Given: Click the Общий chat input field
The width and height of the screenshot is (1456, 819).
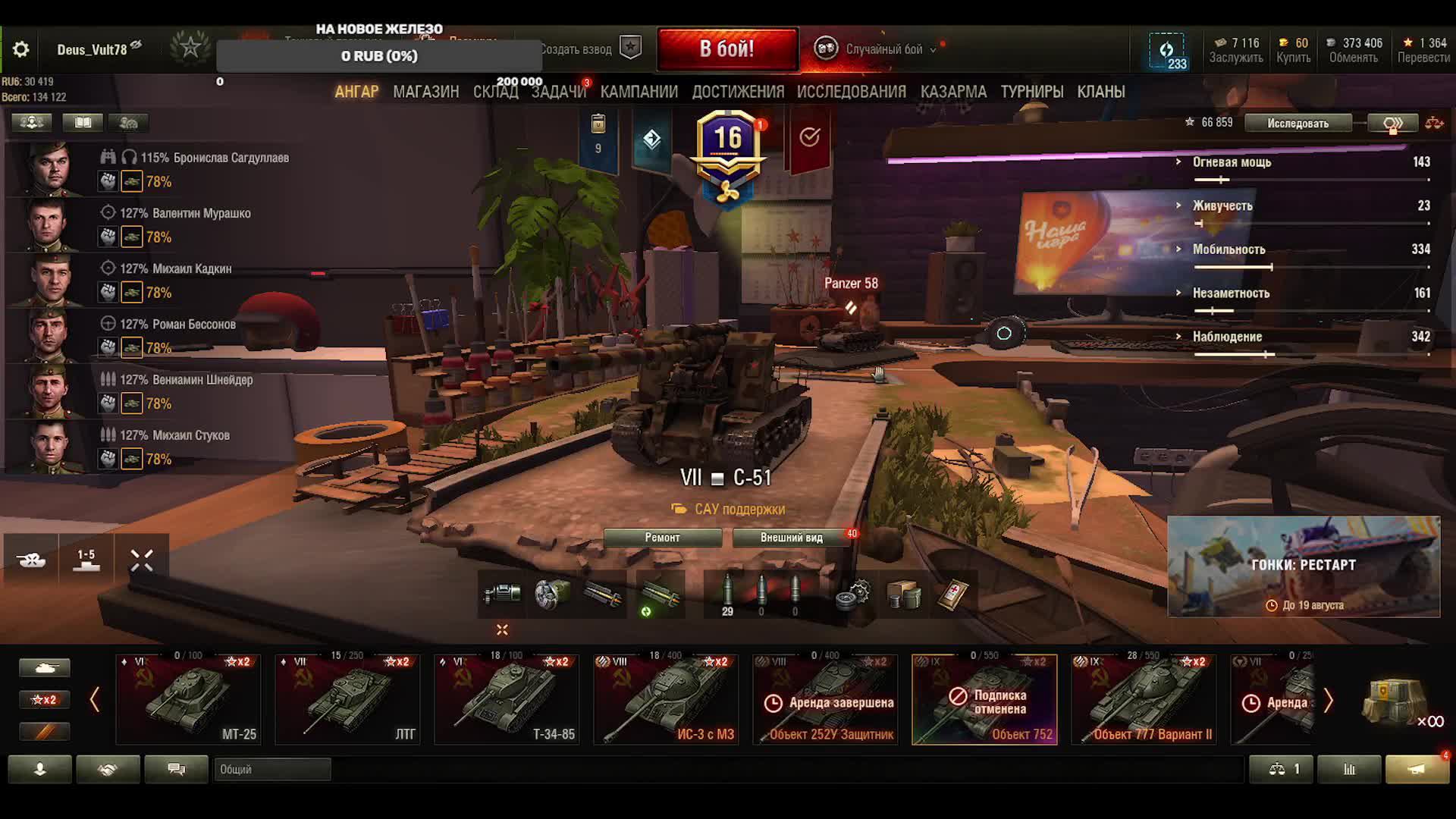Looking at the screenshot, I should (x=271, y=769).
